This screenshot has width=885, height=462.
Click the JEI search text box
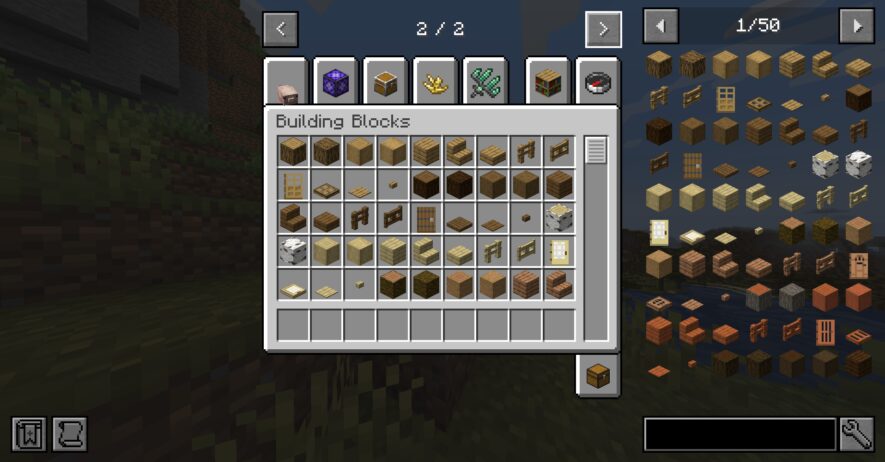point(739,434)
